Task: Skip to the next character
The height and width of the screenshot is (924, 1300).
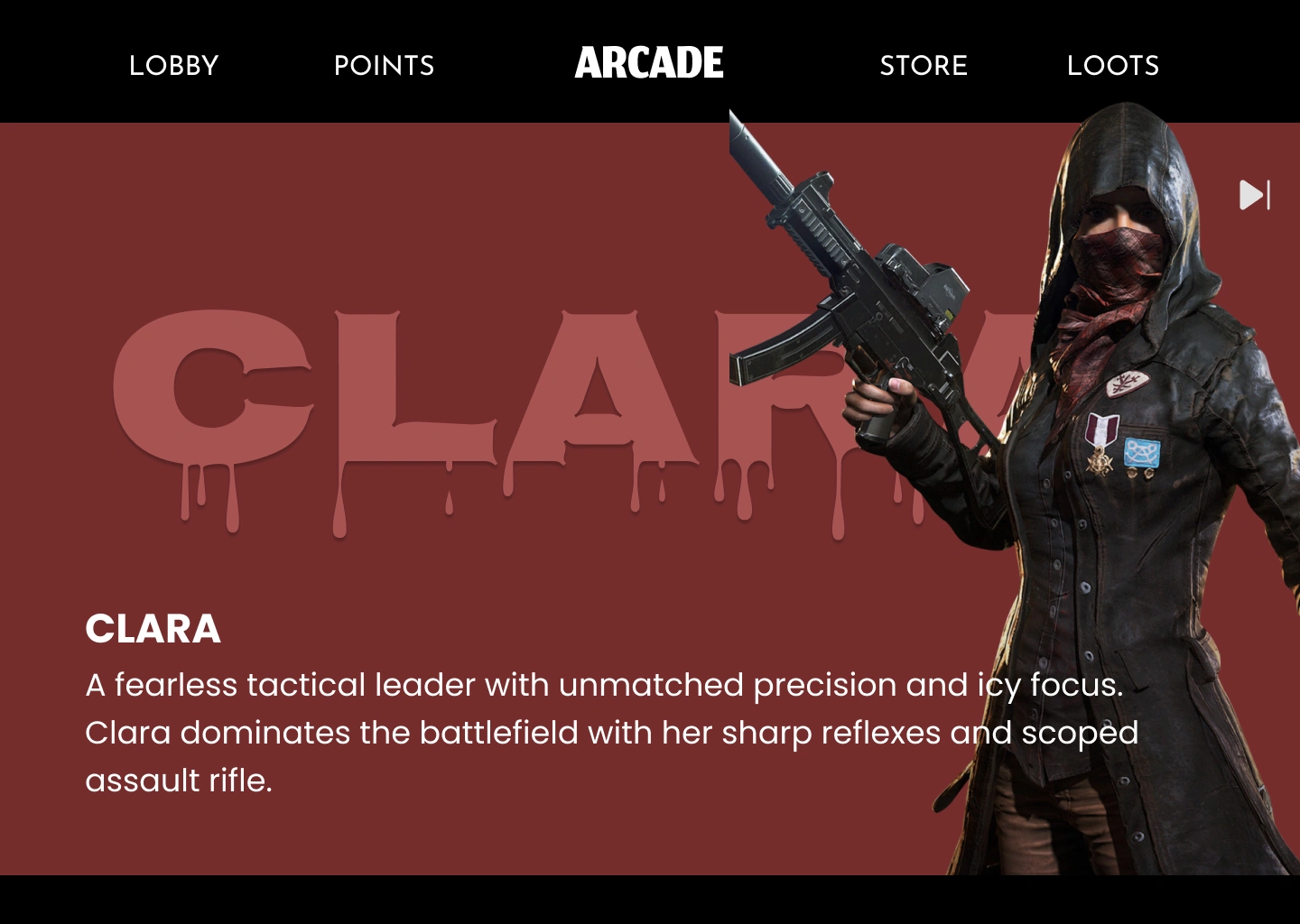Action: pyautogui.click(x=1254, y=195)
